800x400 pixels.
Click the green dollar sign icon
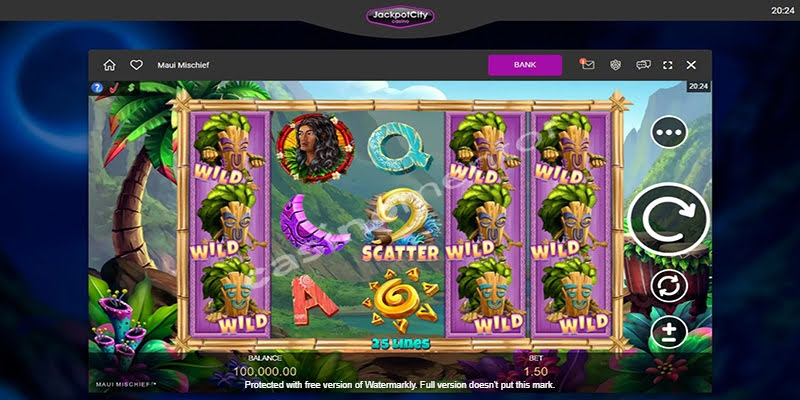pos(131,88)
